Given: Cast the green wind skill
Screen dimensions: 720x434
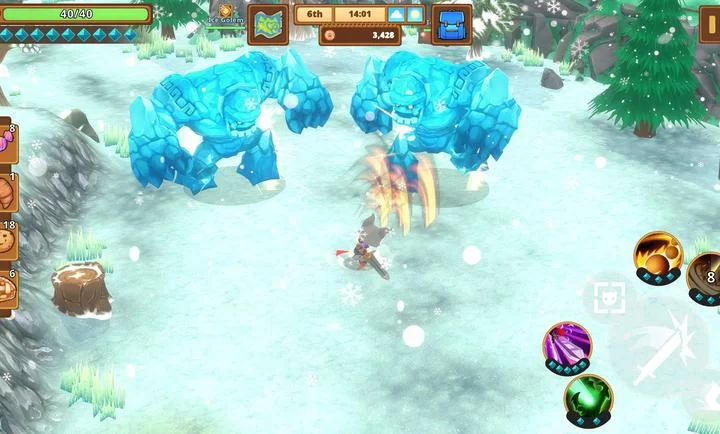Looking at the screenshot, I should click(588, 400).
